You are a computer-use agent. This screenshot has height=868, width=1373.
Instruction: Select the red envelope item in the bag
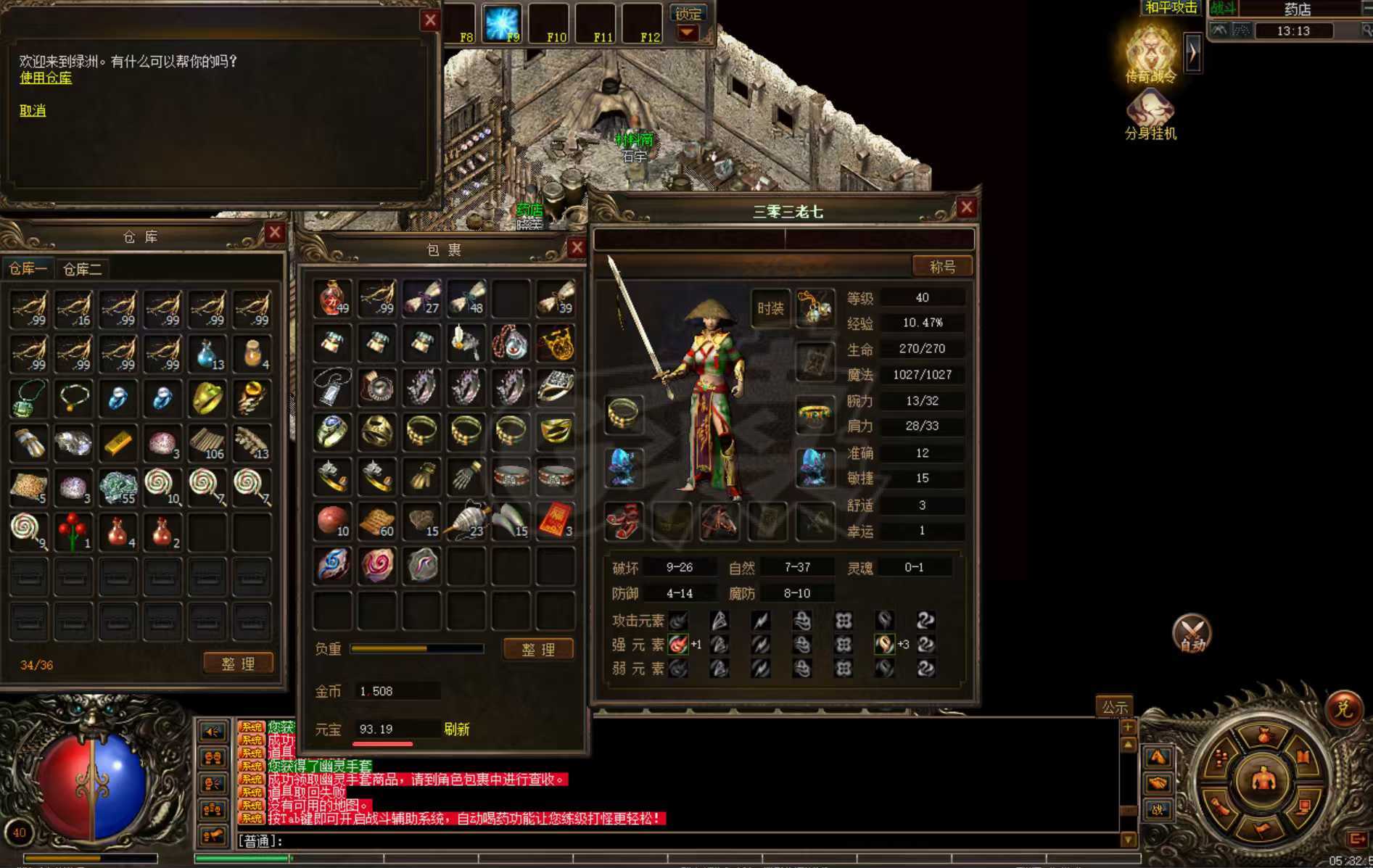(555, 521)
